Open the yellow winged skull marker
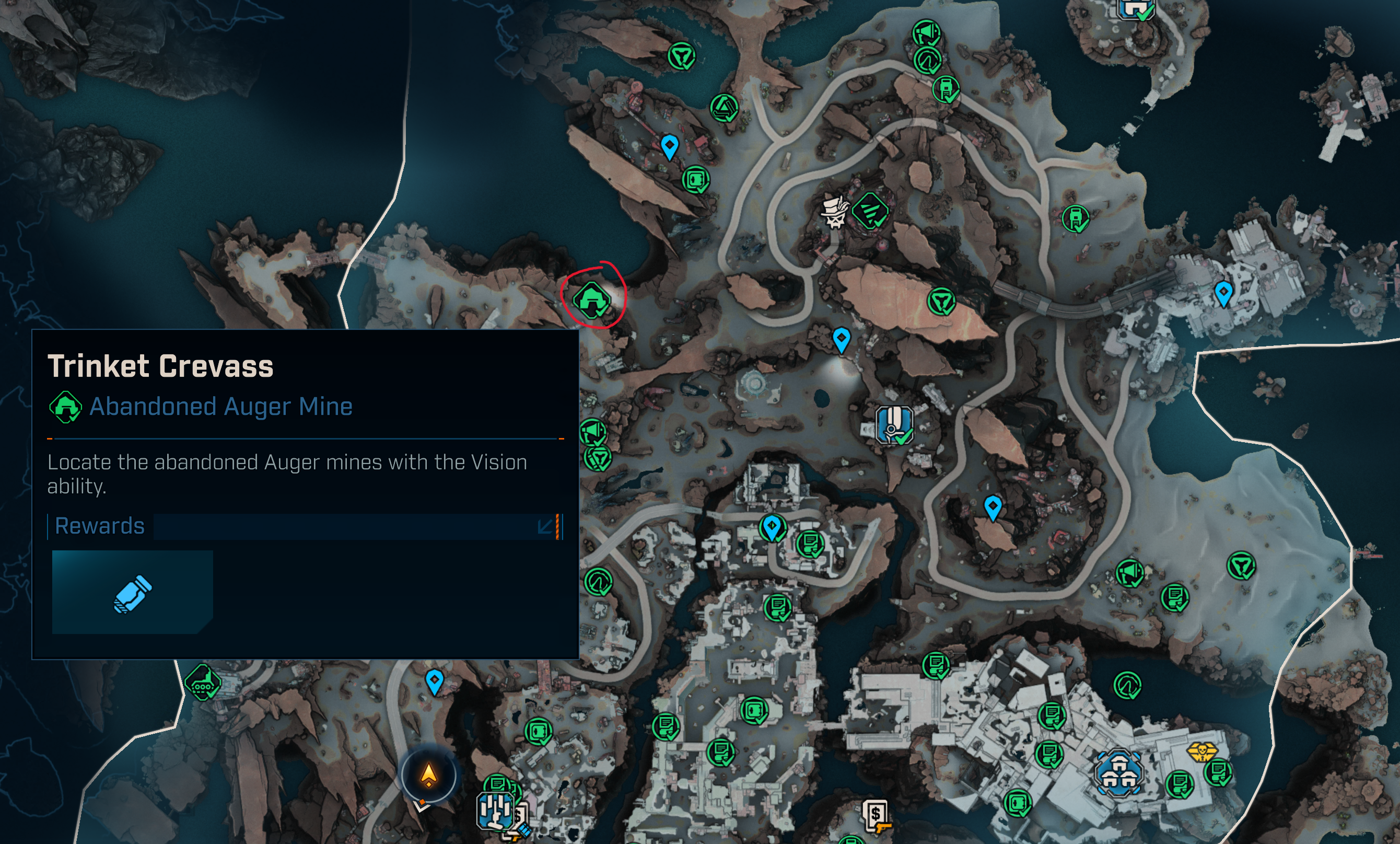This screenshot has width=1400, height=844. tap(1201, 752)
